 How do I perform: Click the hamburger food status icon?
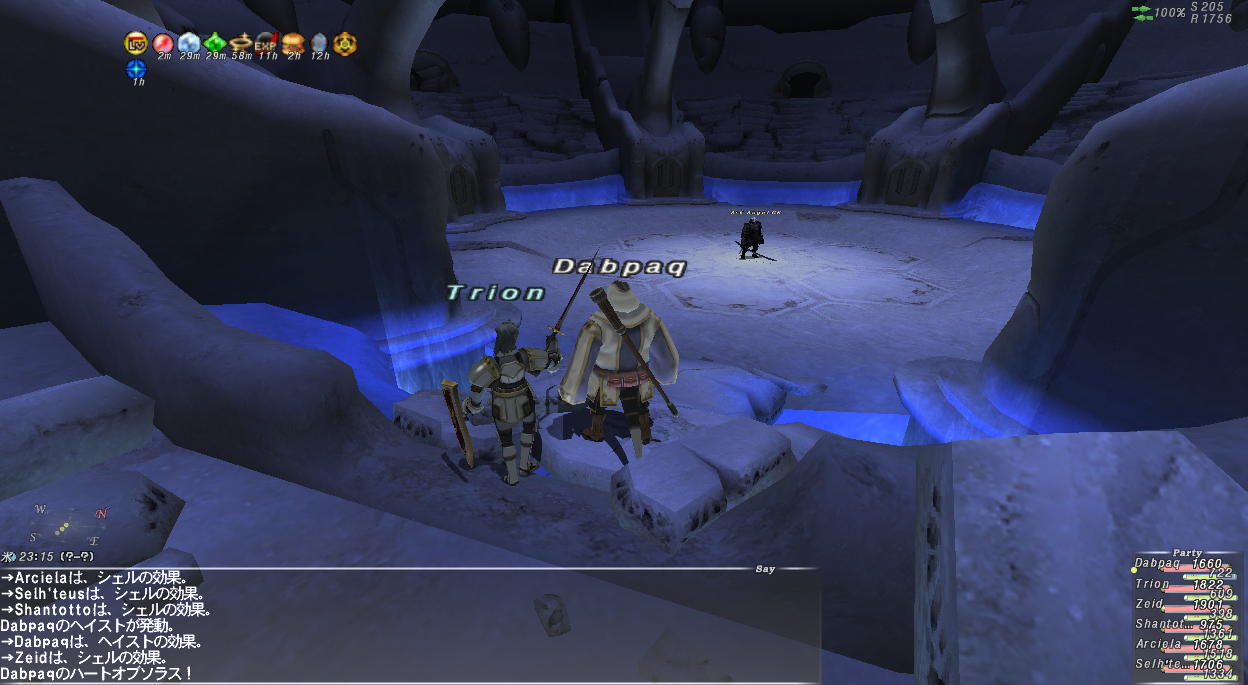(x=293, y=43)
